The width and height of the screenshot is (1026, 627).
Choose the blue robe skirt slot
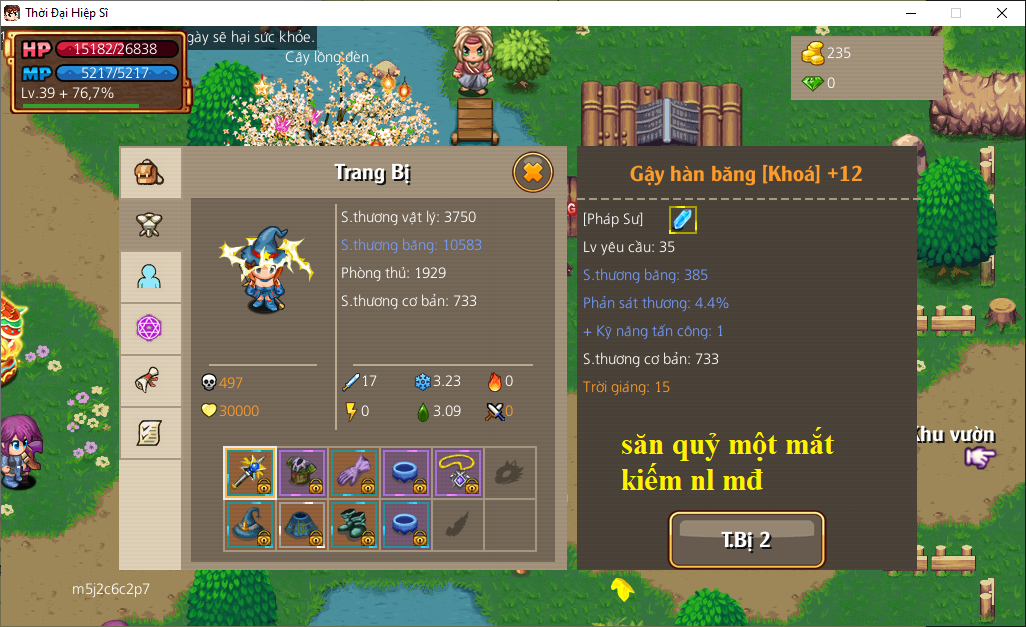(x=302, y=524)
